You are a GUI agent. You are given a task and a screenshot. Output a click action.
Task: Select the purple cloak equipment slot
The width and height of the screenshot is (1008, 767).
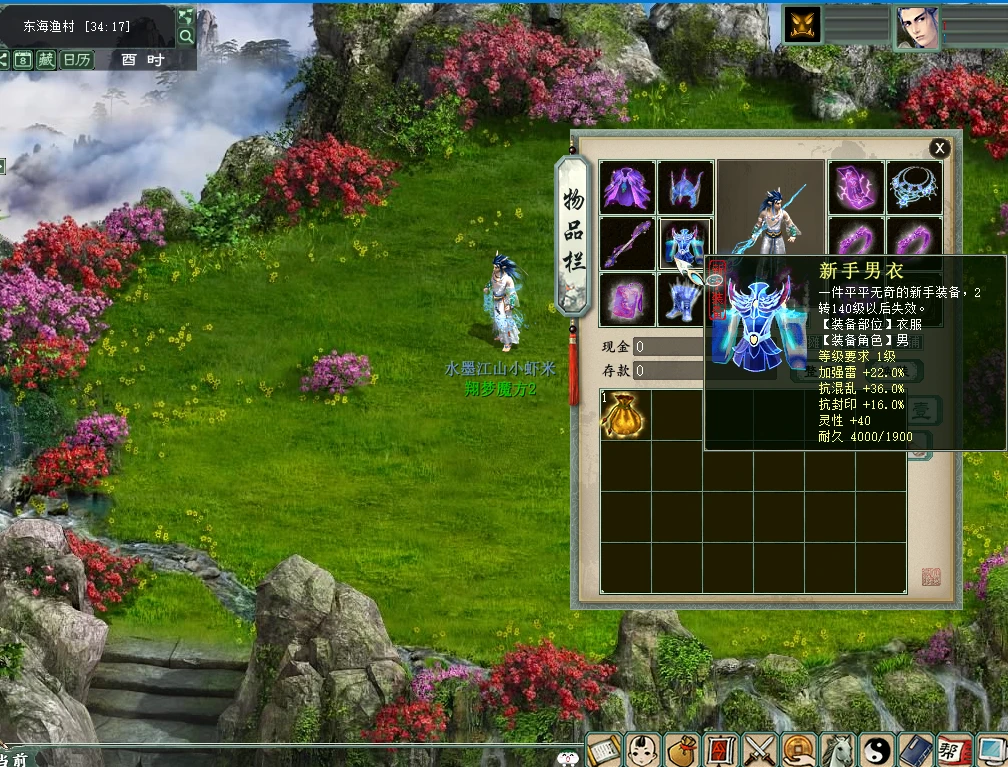point(627,187)
